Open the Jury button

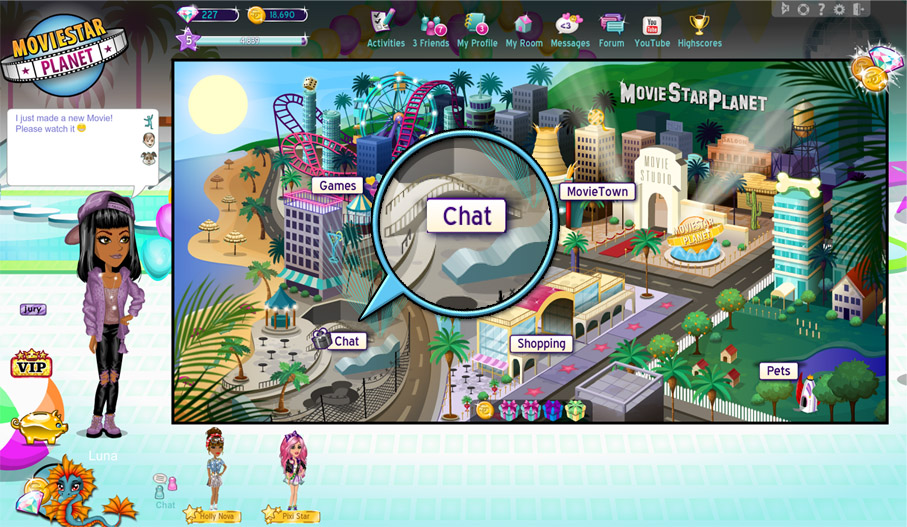click(33, 310)
